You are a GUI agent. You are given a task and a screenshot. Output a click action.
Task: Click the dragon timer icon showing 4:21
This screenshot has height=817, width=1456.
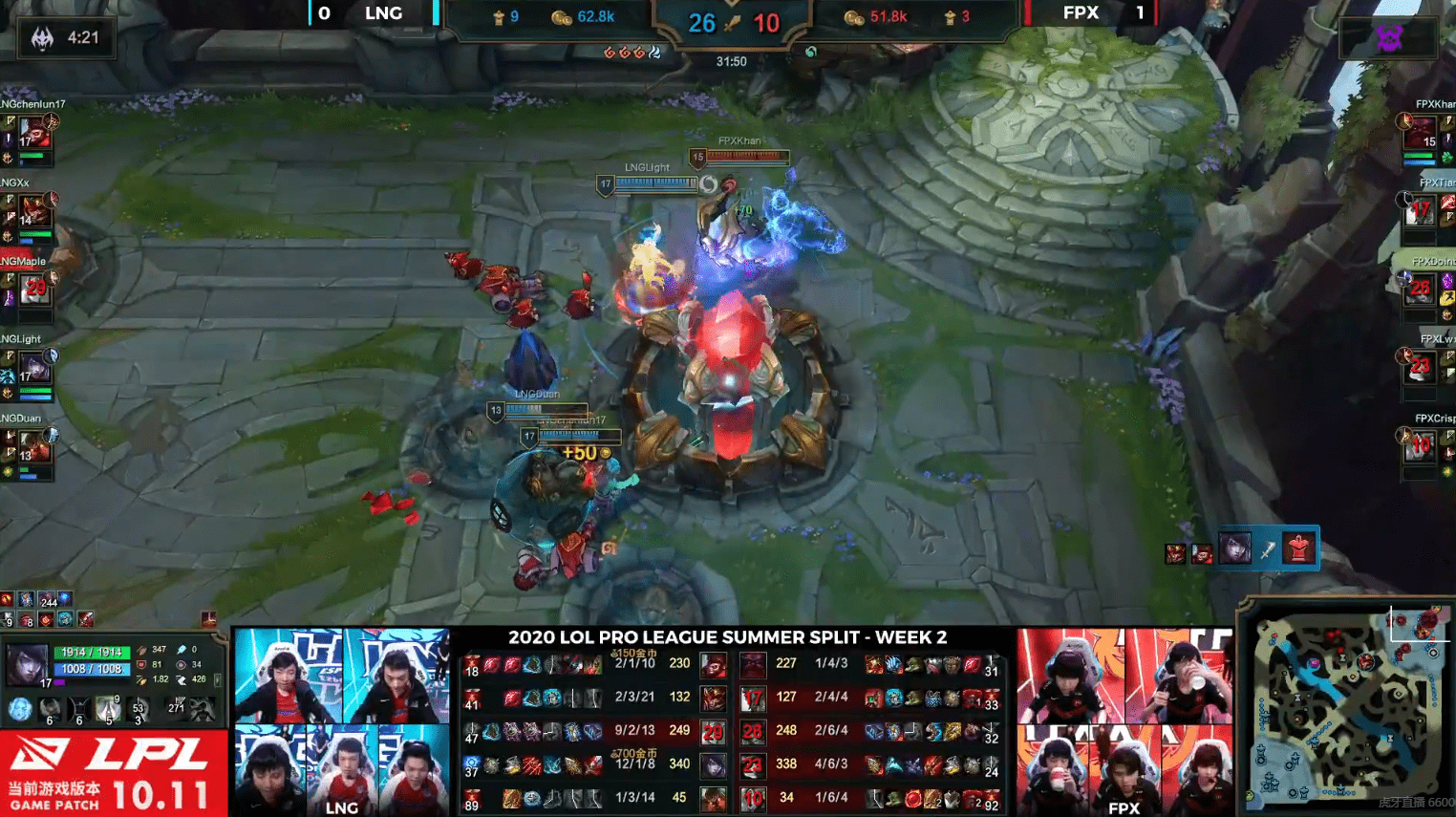tap(43, 38)
